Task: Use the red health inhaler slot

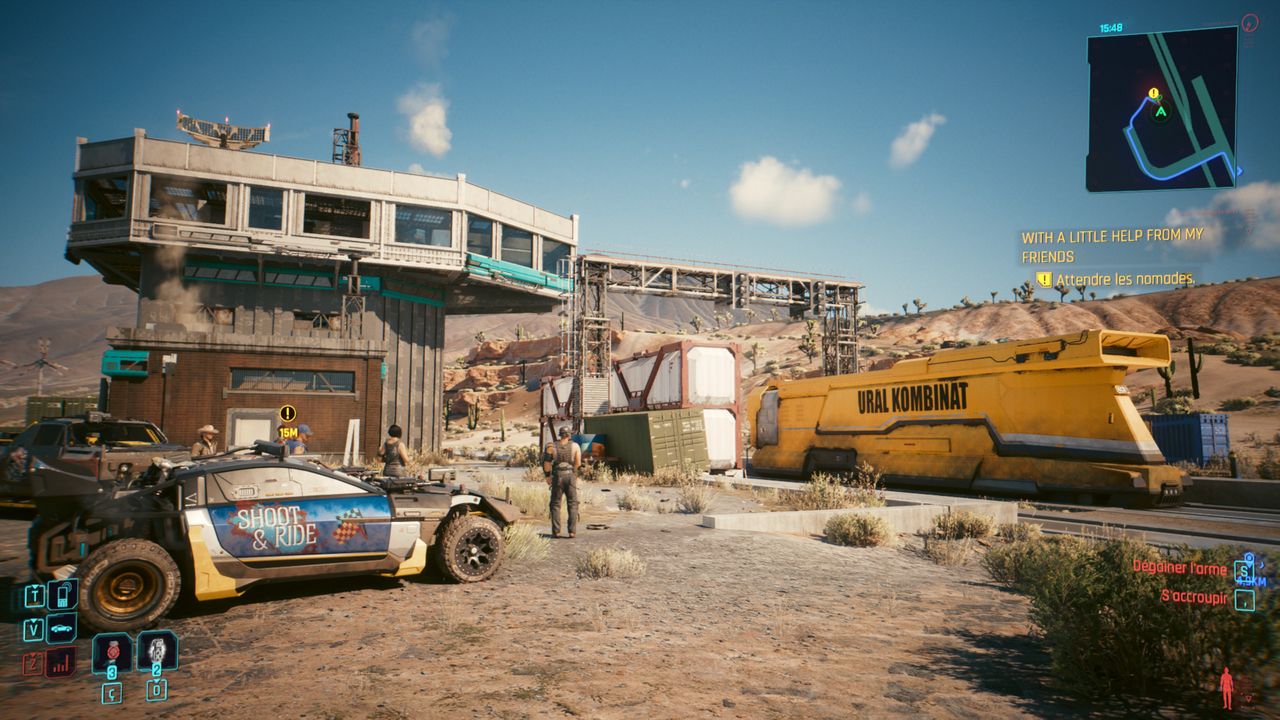Action: tap(112, 652)
